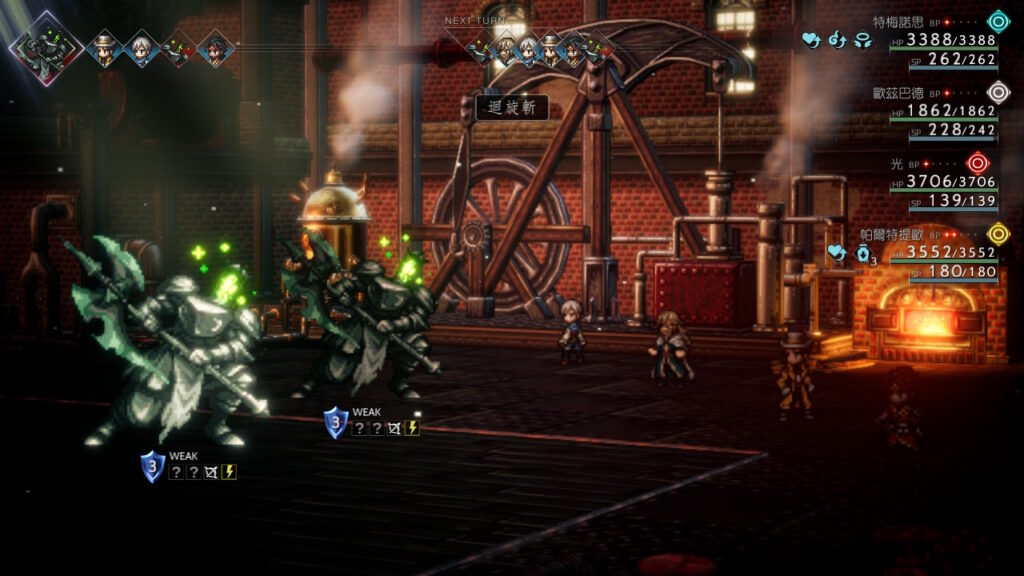Click the teal target icon beside 特梅諾思
Screen dimensions: 1024x576
997,21
